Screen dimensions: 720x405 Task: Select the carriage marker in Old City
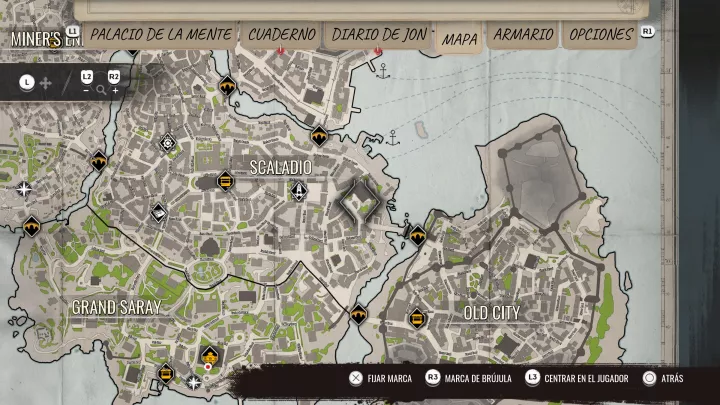pyautogui.click(x=417, y=319)
